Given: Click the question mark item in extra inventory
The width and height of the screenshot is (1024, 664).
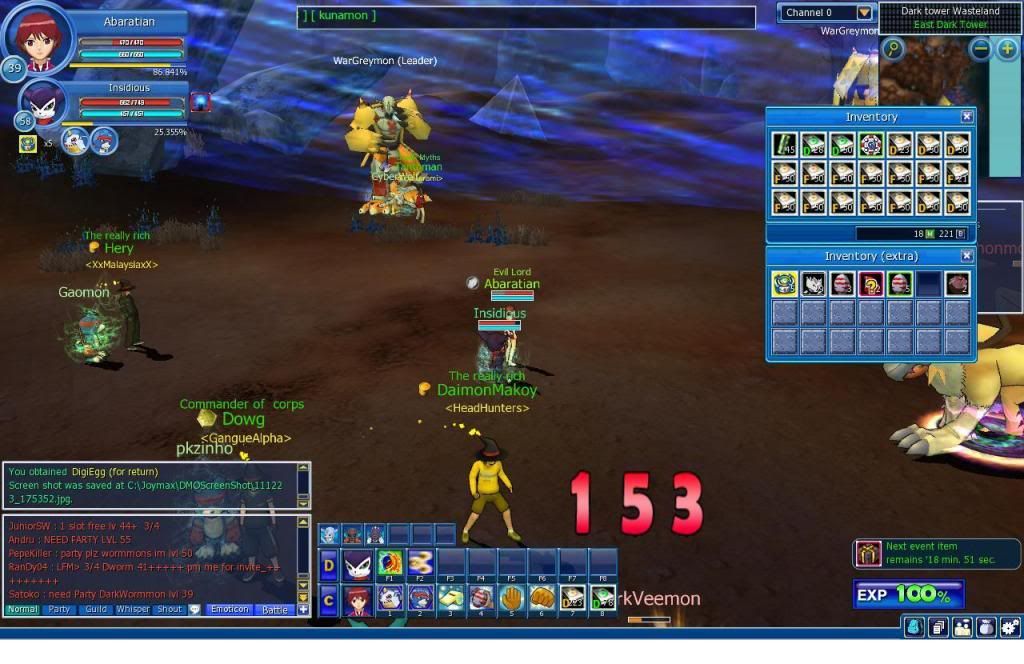Looking at the screenshot, I should (x=871, y=284).
